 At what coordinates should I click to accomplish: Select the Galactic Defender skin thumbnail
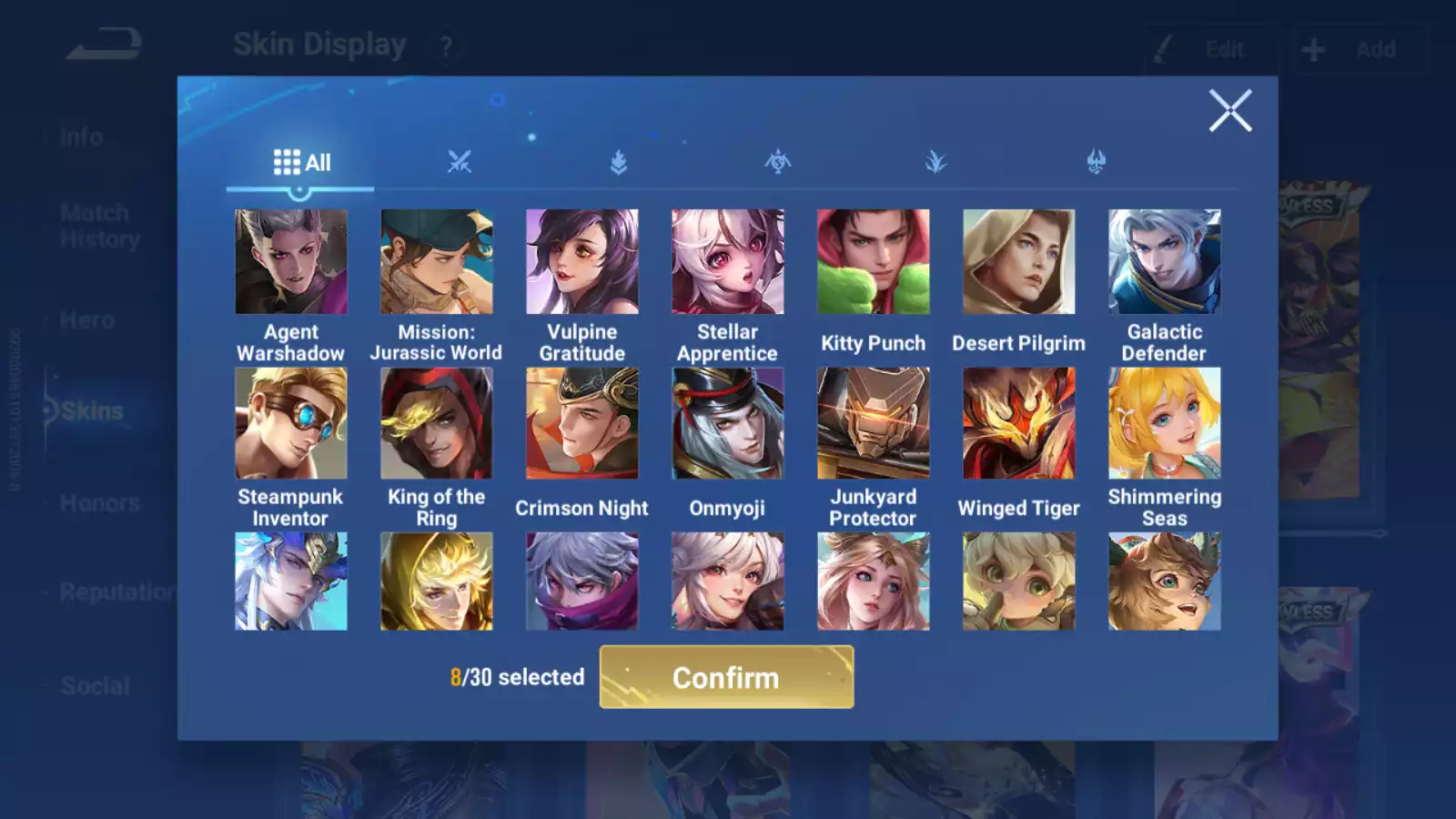[x=1164, y=261]
